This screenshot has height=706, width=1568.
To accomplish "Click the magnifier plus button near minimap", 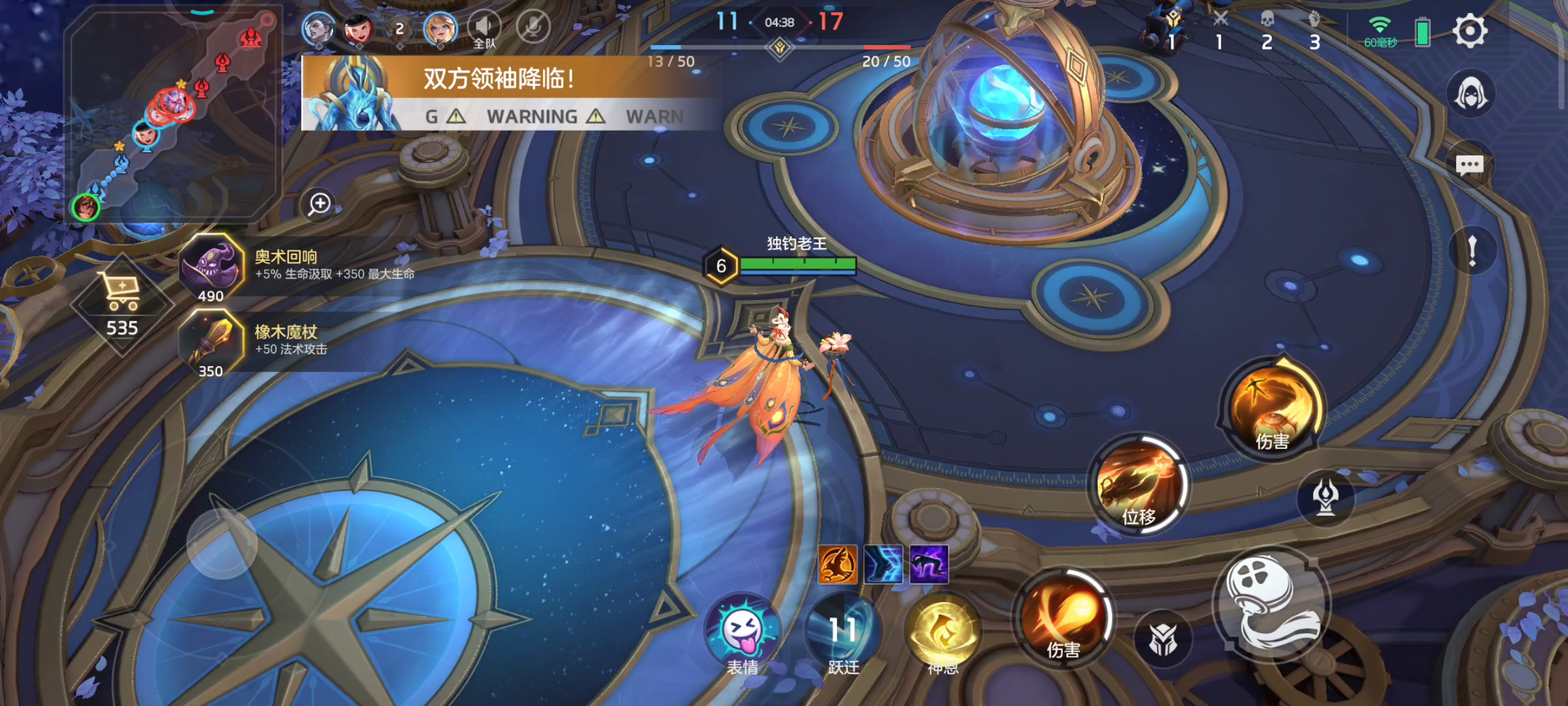I will point(319,204).
